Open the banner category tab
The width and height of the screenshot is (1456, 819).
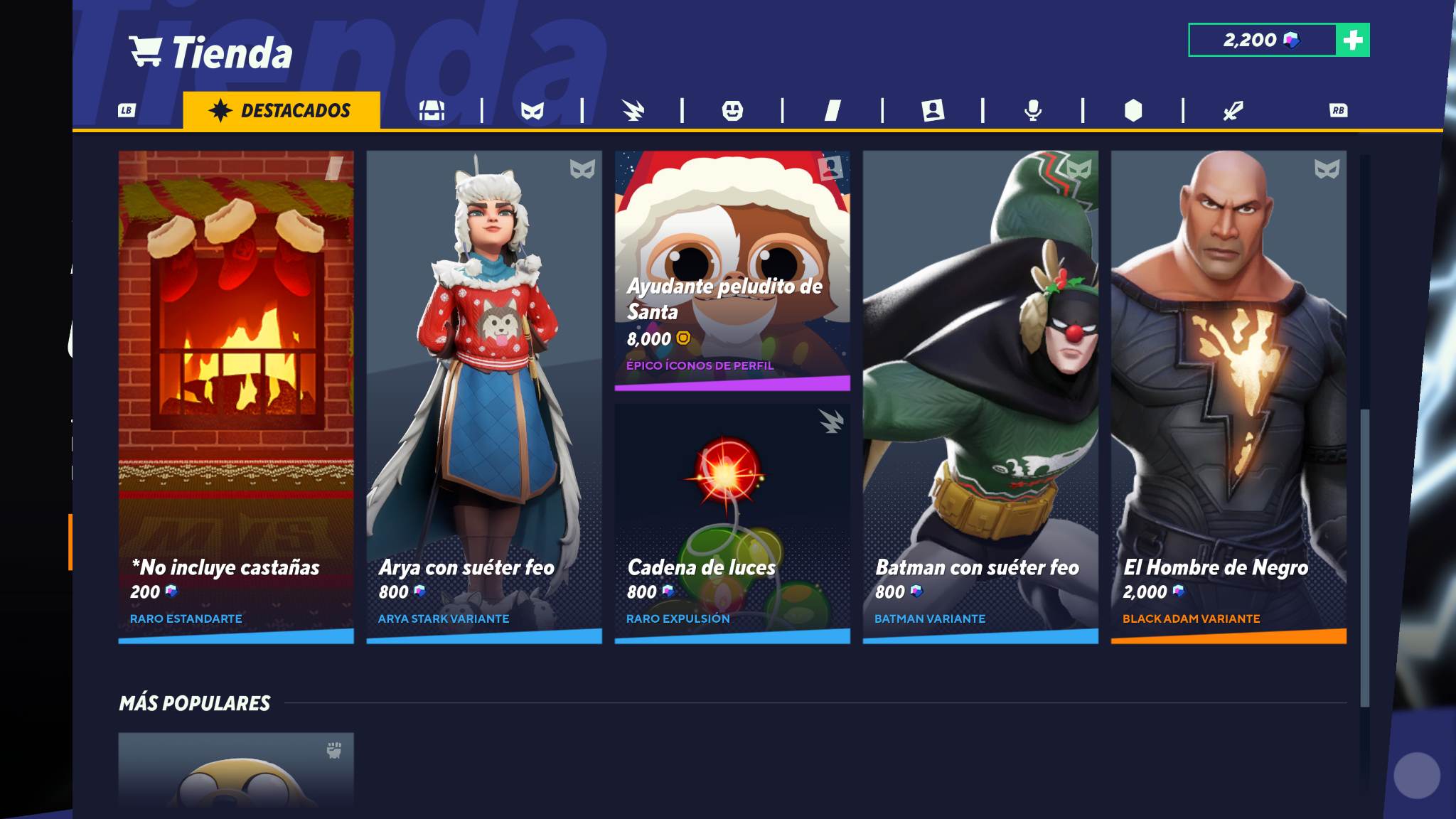833,110
